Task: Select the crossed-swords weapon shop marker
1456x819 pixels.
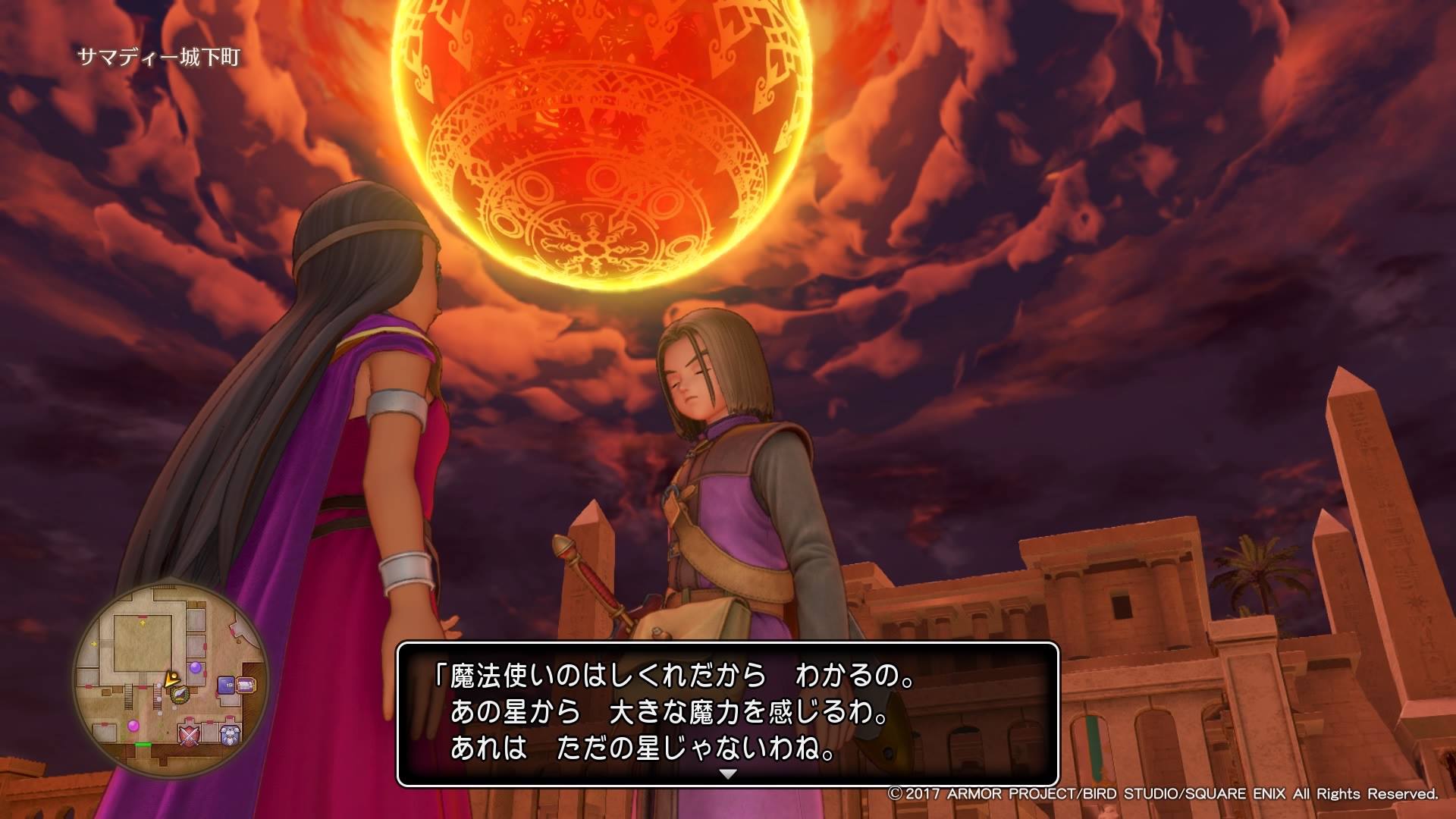Action: pyautogui.click(x=189, y=733)
